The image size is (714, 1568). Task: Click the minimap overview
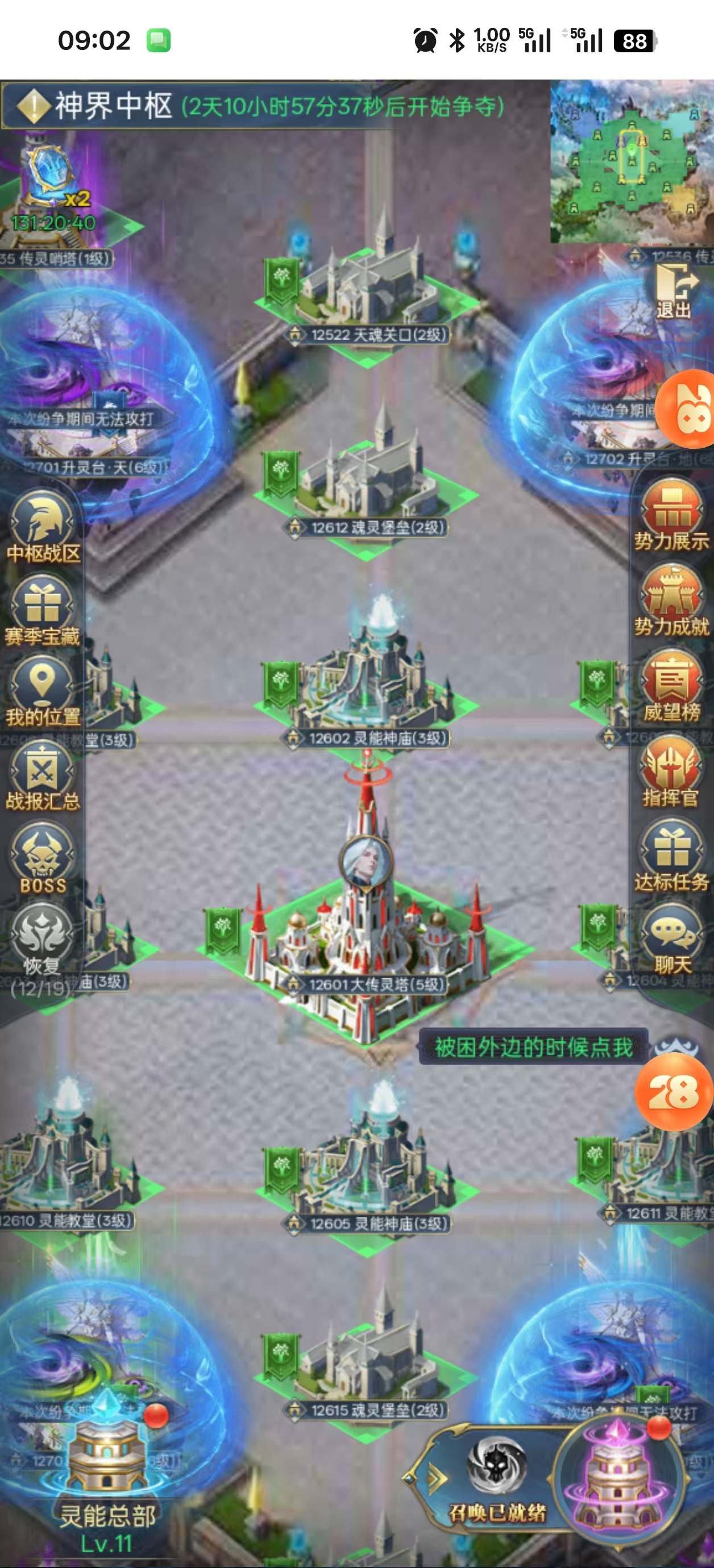tap(632, 162)
